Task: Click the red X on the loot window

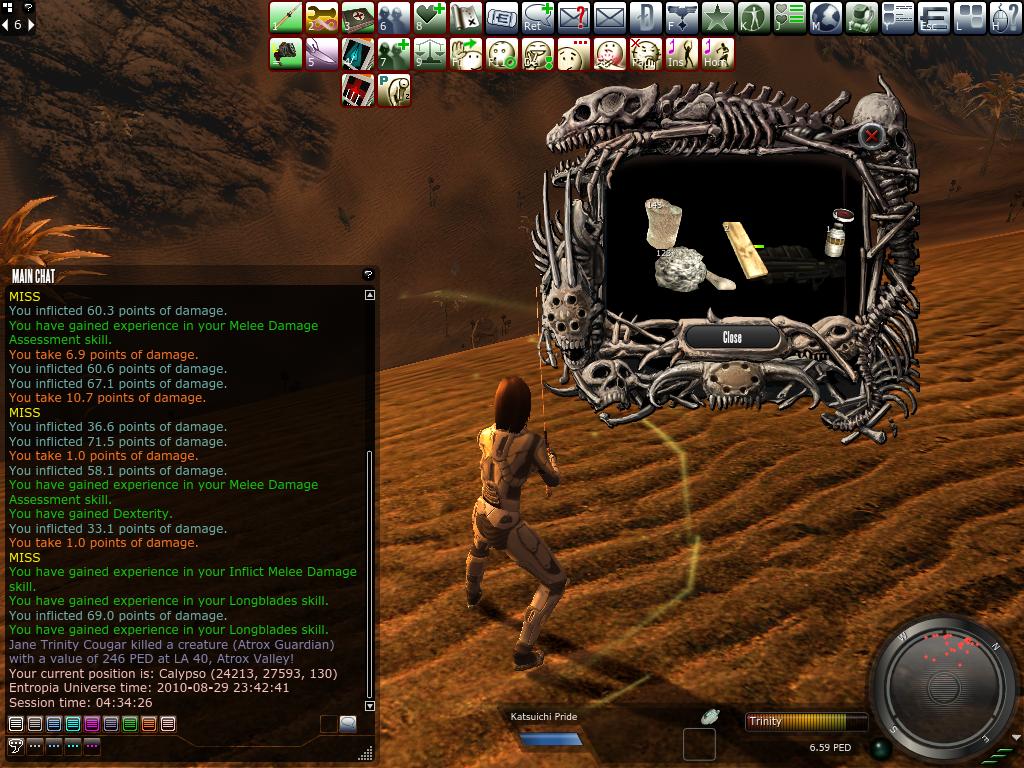Action: [x=872, y=135]
